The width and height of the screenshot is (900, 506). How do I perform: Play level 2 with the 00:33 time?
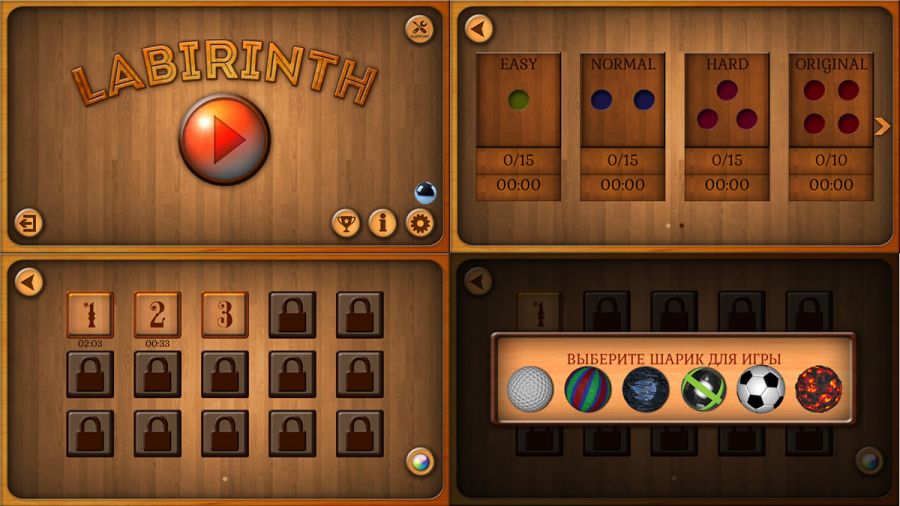tap(157, 314)
